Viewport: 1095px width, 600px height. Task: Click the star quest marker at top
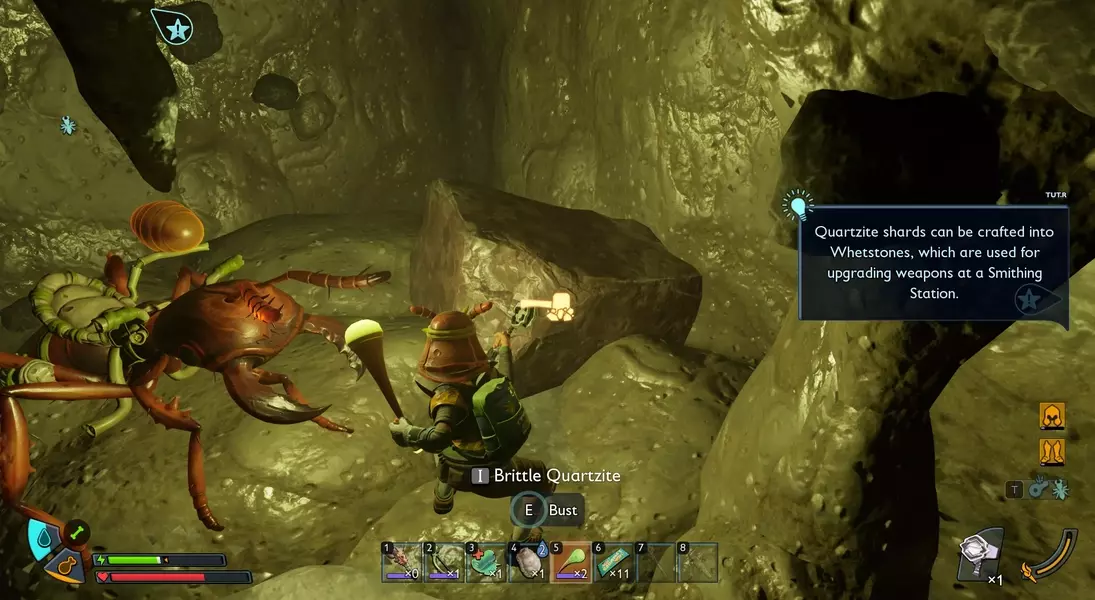click(176, 29)
